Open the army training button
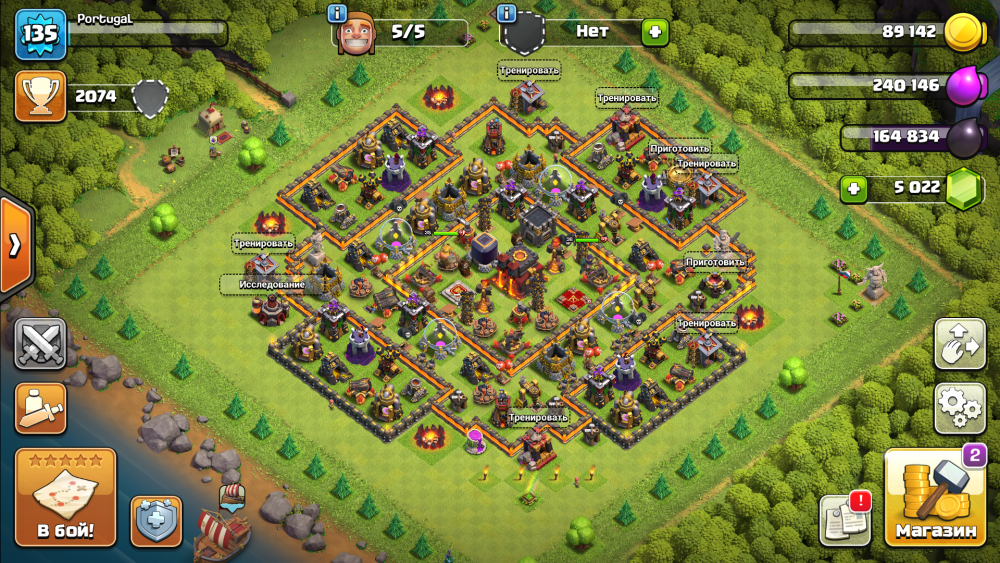The width and height of the screenshot is (1000, 563). (x=40, y=408)
